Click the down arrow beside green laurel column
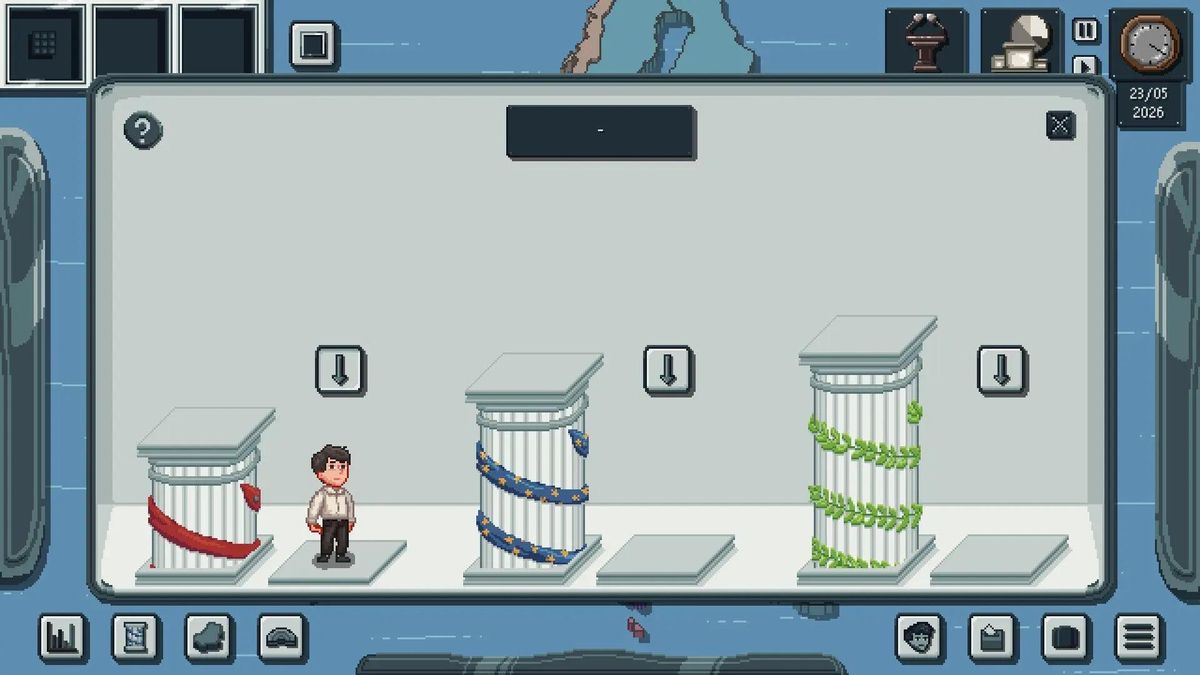 pos(1001,370)
